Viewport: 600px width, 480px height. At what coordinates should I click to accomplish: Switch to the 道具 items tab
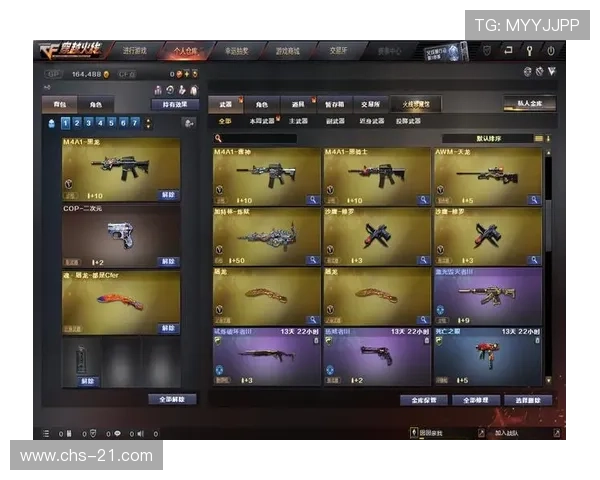pyautogui.click(x=298, y=104)
